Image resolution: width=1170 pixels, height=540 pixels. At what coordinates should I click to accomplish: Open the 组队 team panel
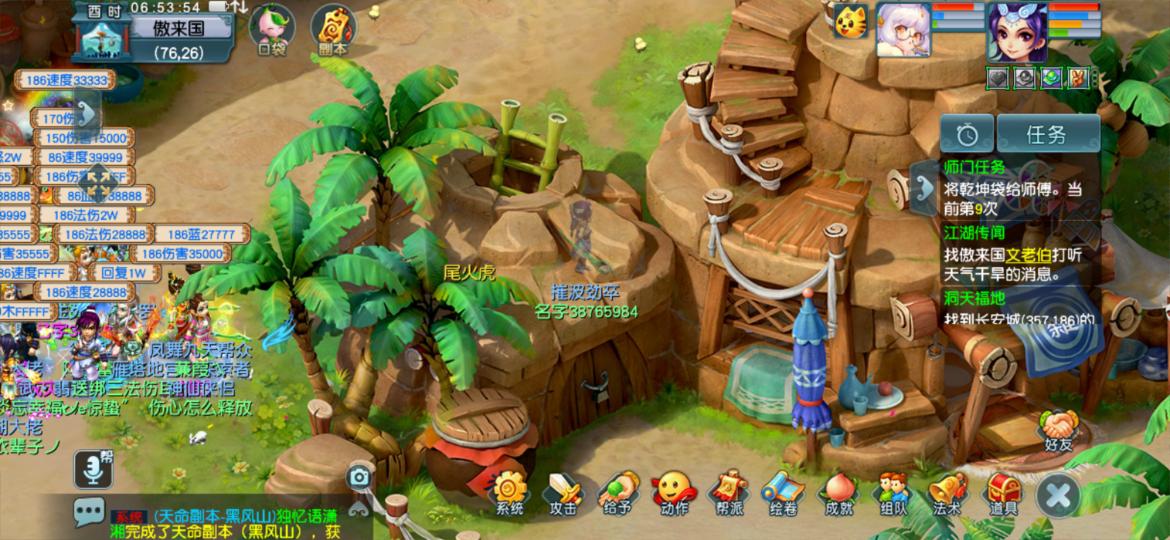(892, 493)
